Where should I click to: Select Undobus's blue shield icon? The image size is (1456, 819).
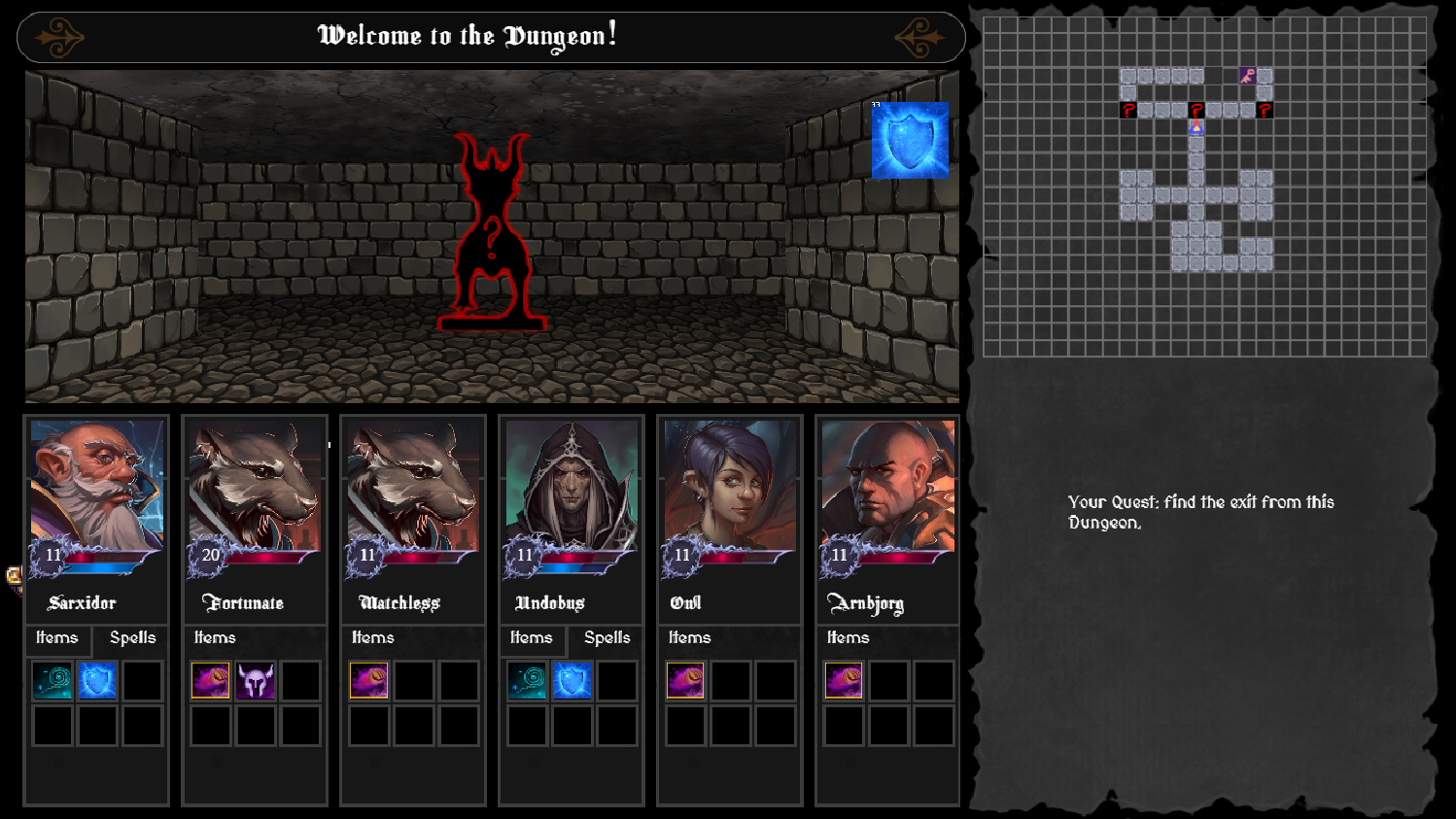pyautogui.click(x=572, y=681)
